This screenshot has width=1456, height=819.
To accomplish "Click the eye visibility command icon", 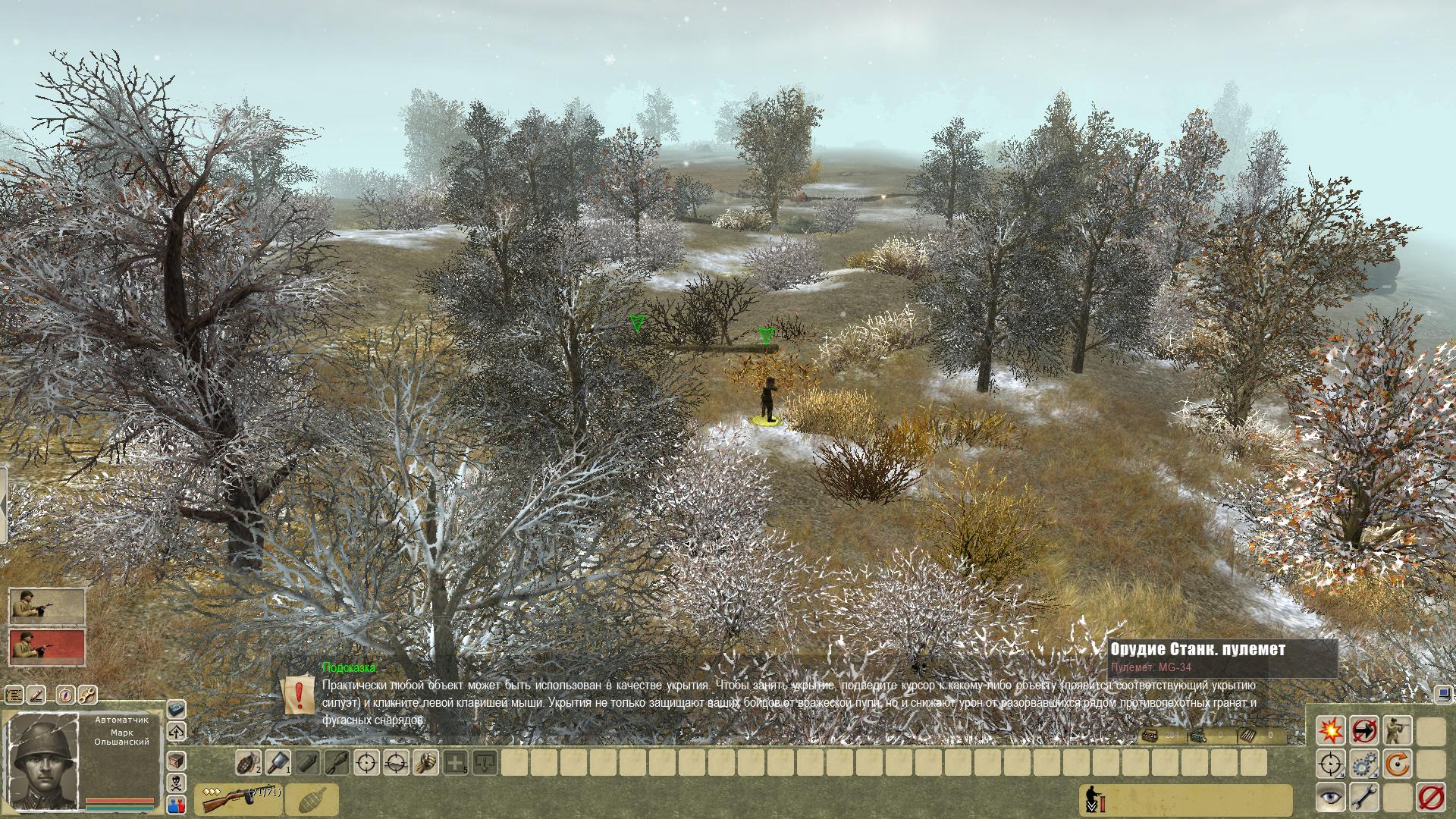I will point(1329,797).
